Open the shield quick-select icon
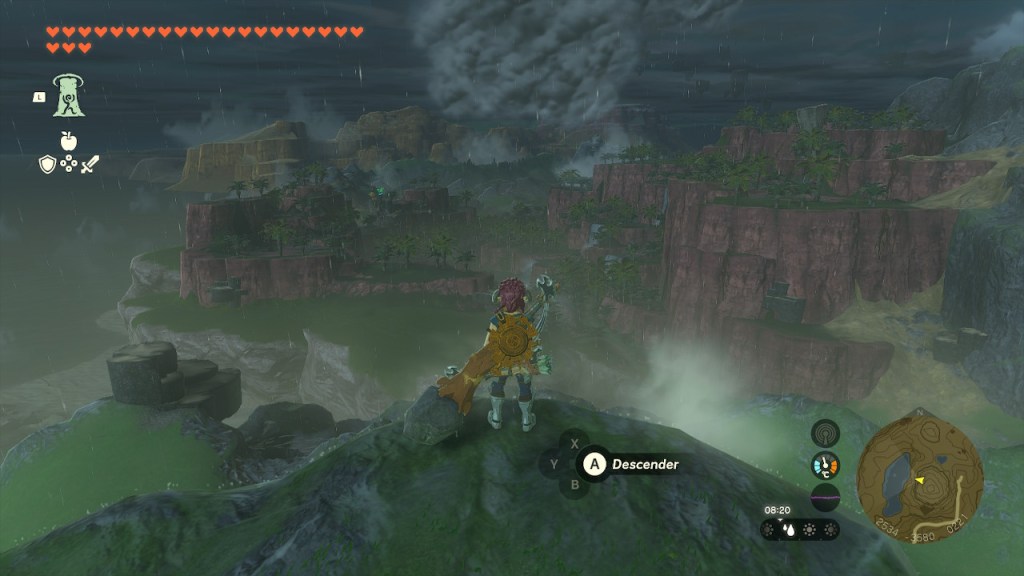 (47, 164)
